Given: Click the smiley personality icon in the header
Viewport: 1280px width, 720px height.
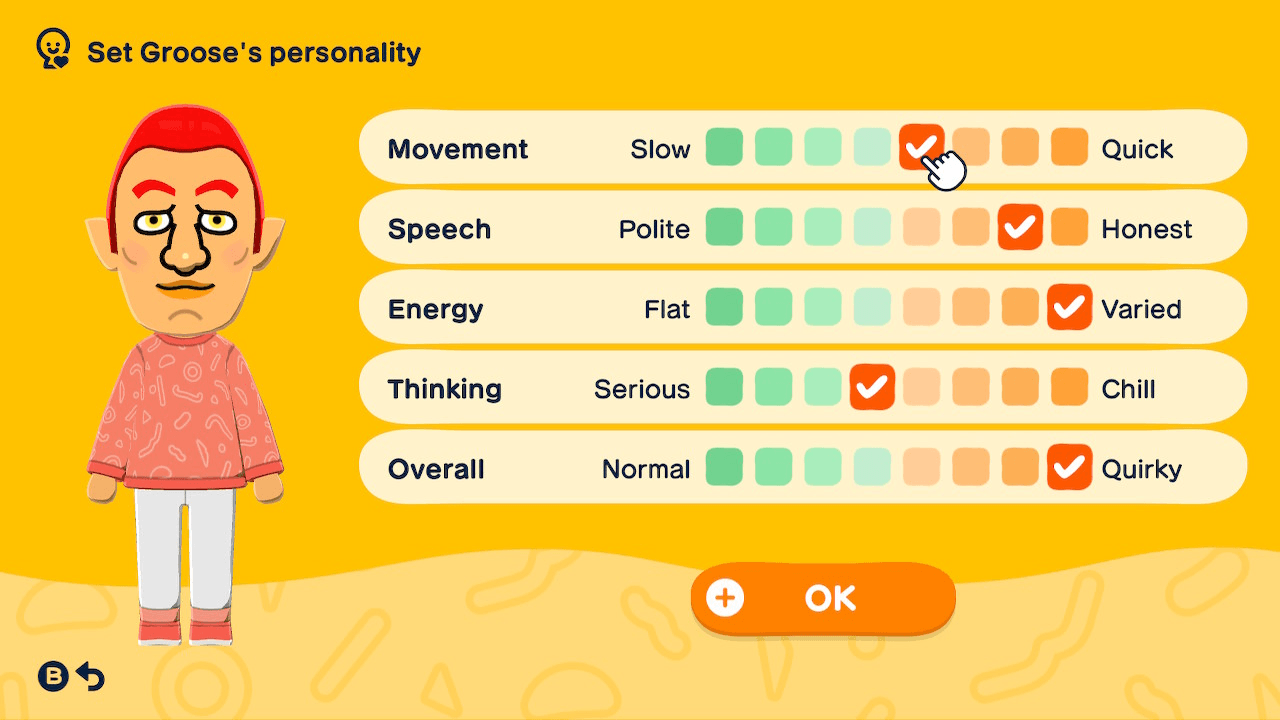Looking at the screenshot, I should (x=52, y=47).
